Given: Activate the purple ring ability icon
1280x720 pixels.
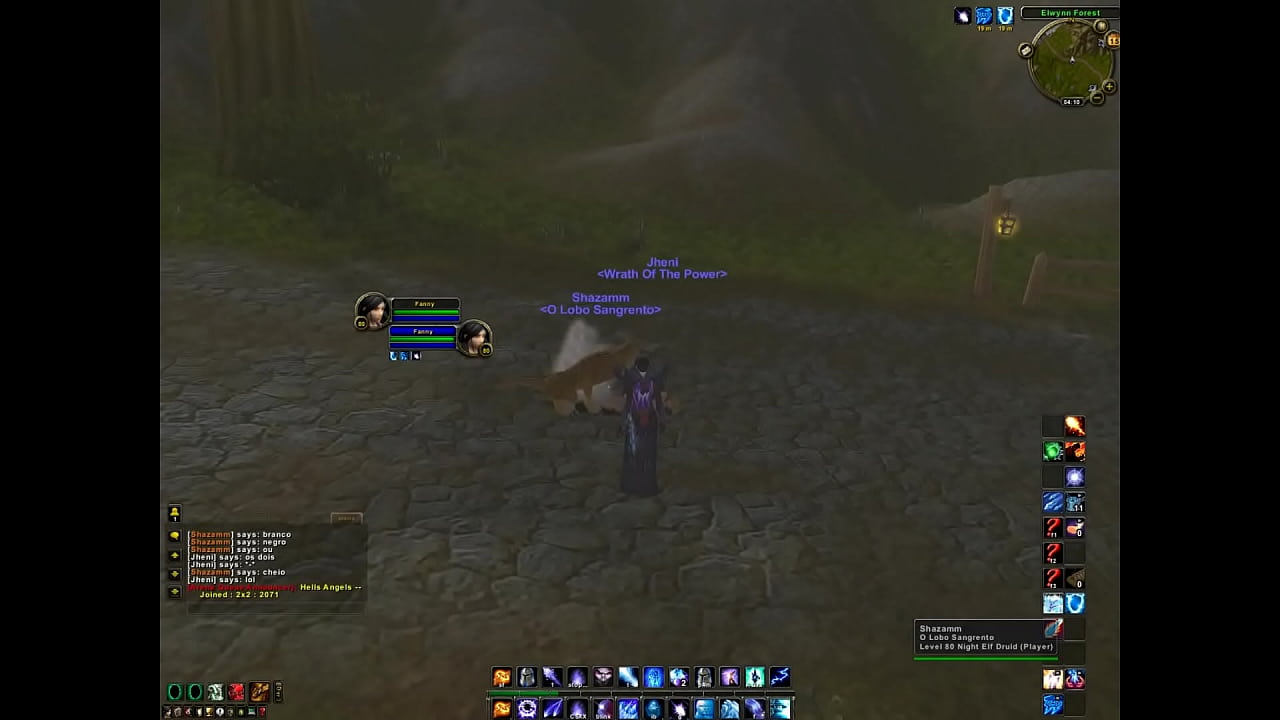Looking at the screenshot, I should point(527,709).
